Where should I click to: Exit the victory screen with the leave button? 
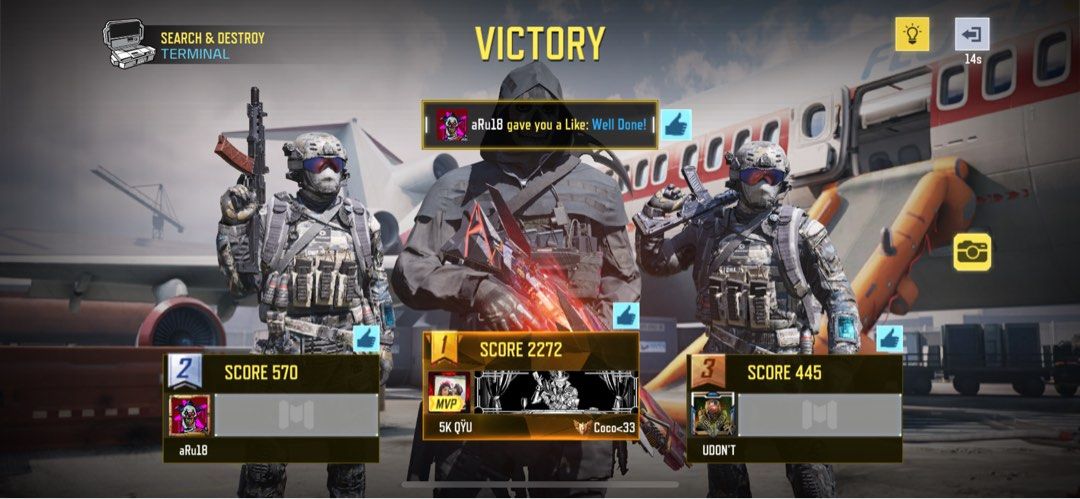971,35
